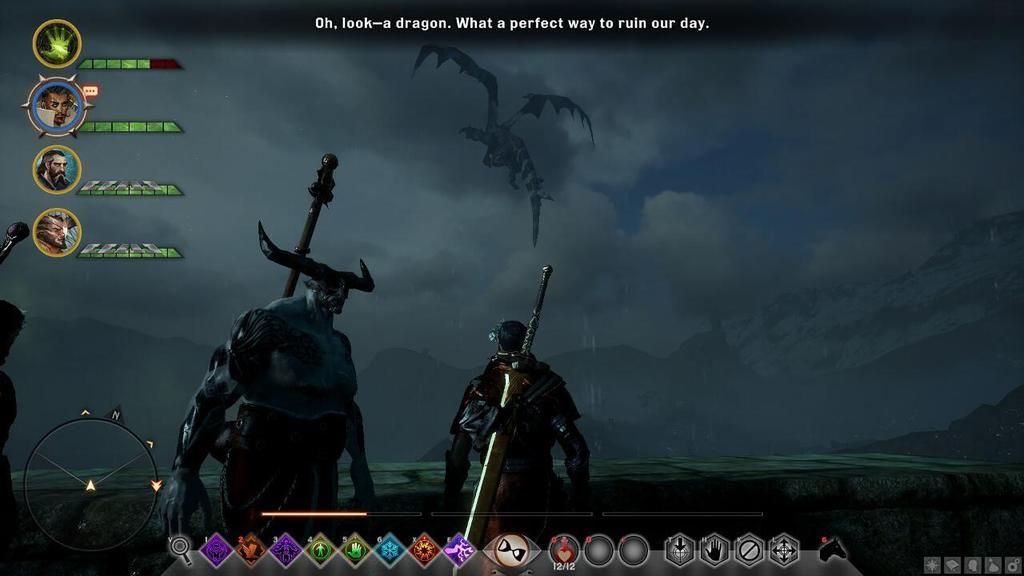Choose the bearded warrior's party portrait
Image resolution: width=1024 pixels, height=576 pixels.
coord(57,169)
